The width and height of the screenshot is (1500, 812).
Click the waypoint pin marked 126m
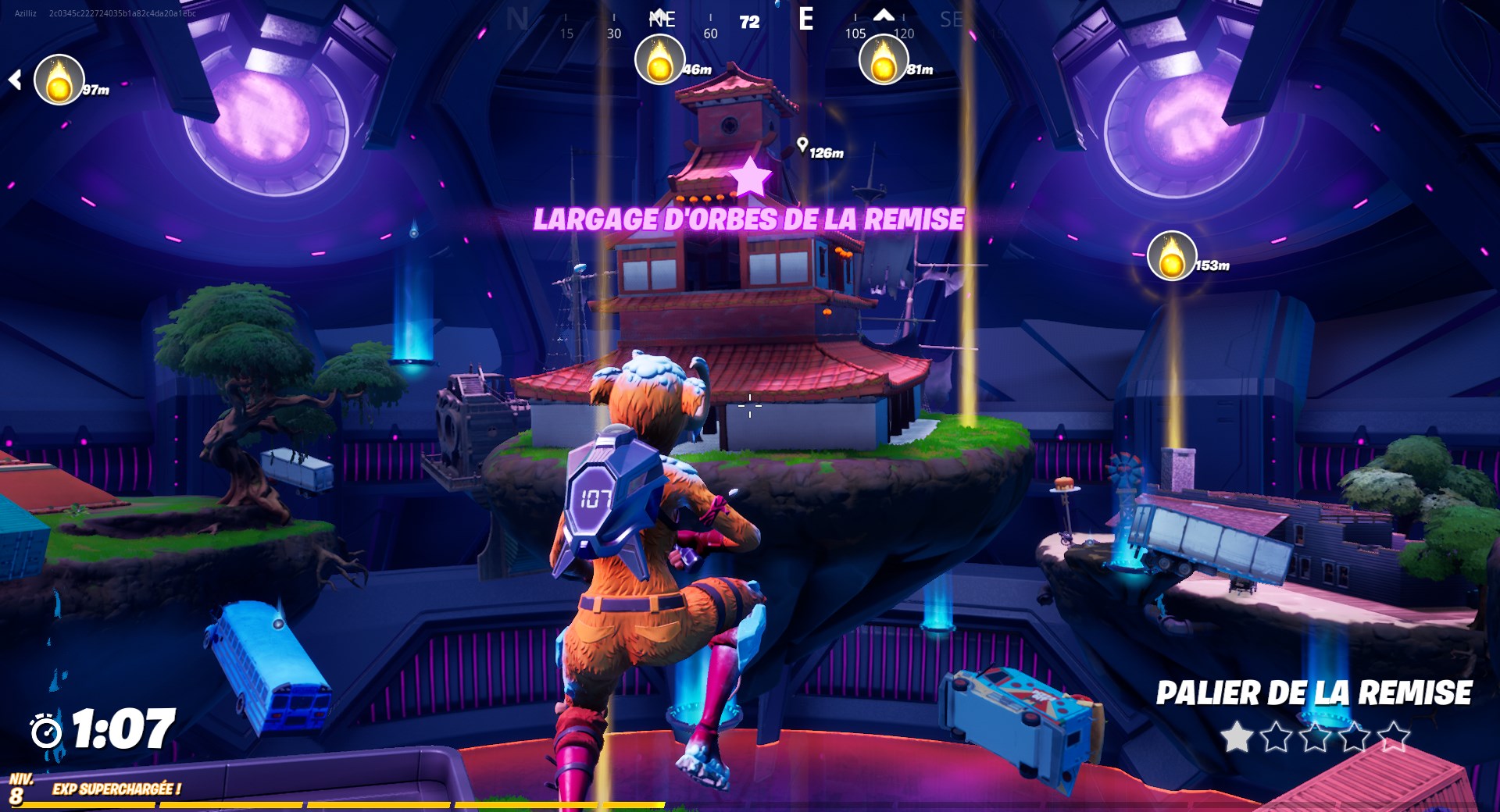click(802, 143)
